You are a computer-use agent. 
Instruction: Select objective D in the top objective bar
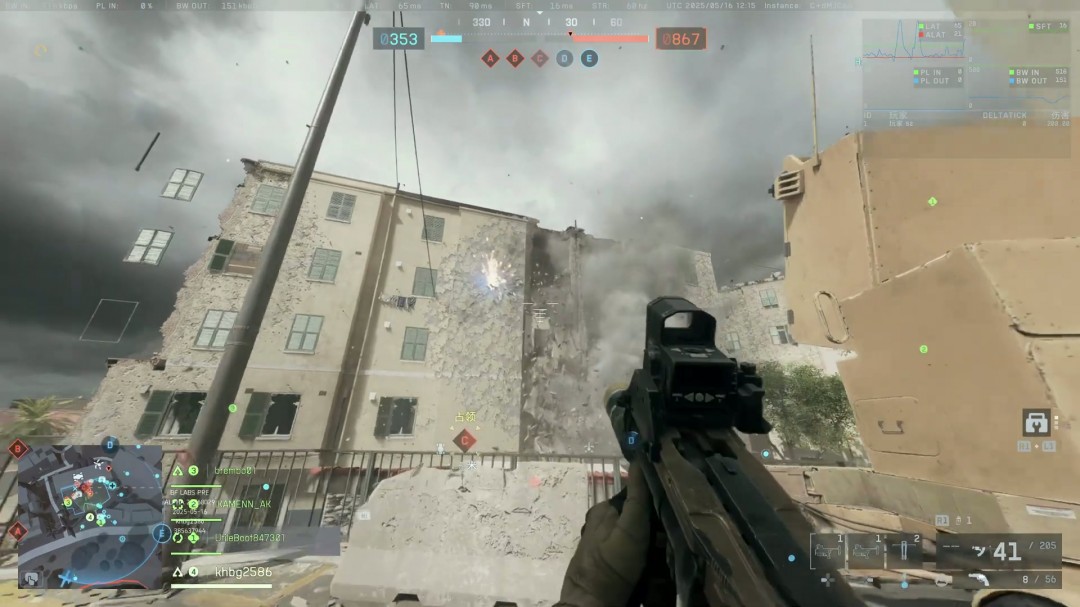(x=565, y=58)
